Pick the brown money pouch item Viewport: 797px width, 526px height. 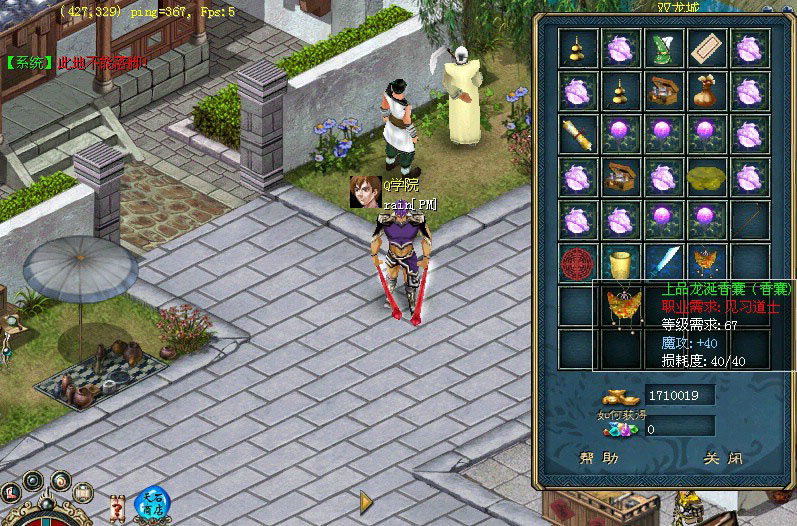pyautogui.click(x=708, y=91)
